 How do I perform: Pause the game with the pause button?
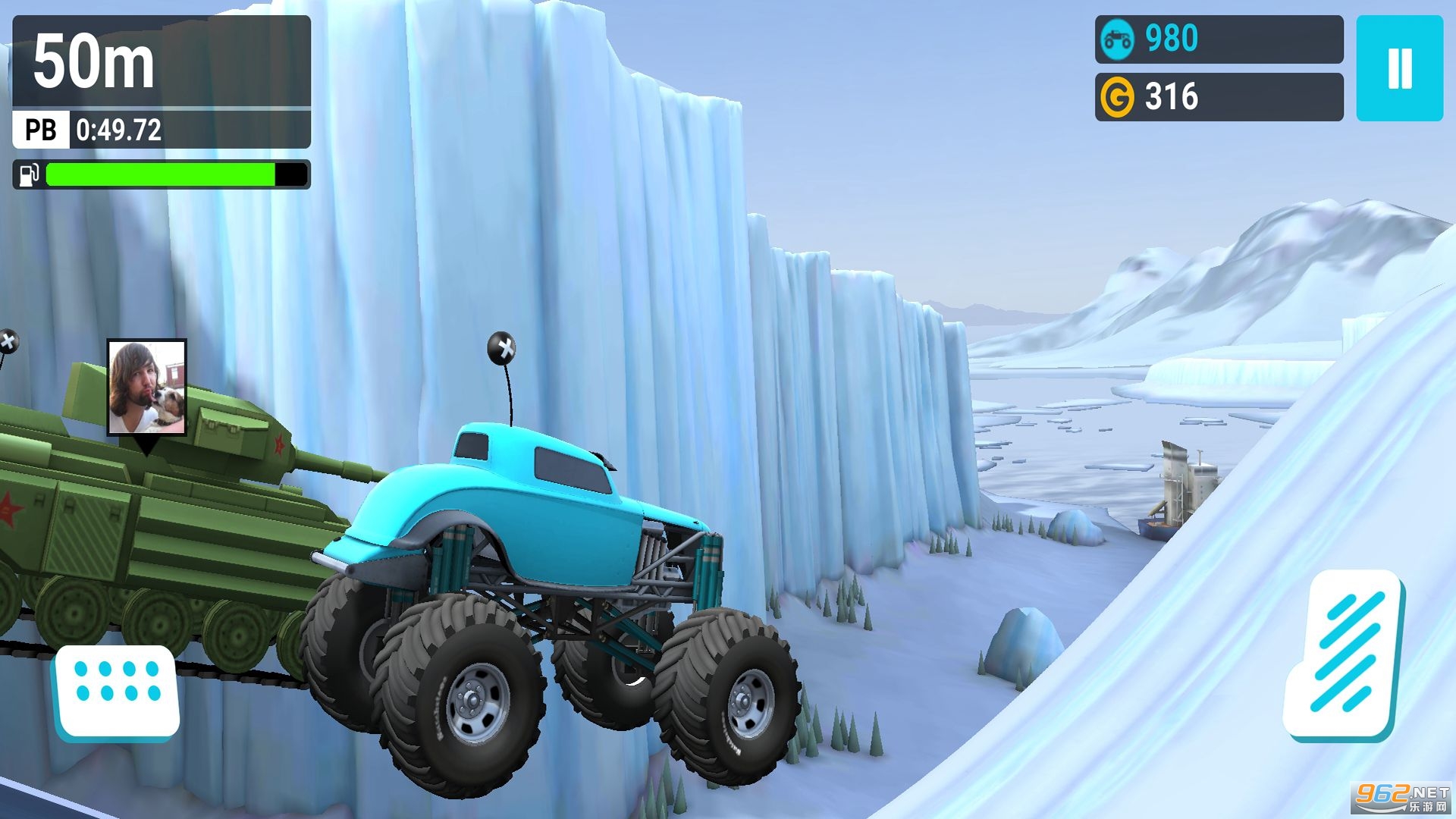point(1399,68)
